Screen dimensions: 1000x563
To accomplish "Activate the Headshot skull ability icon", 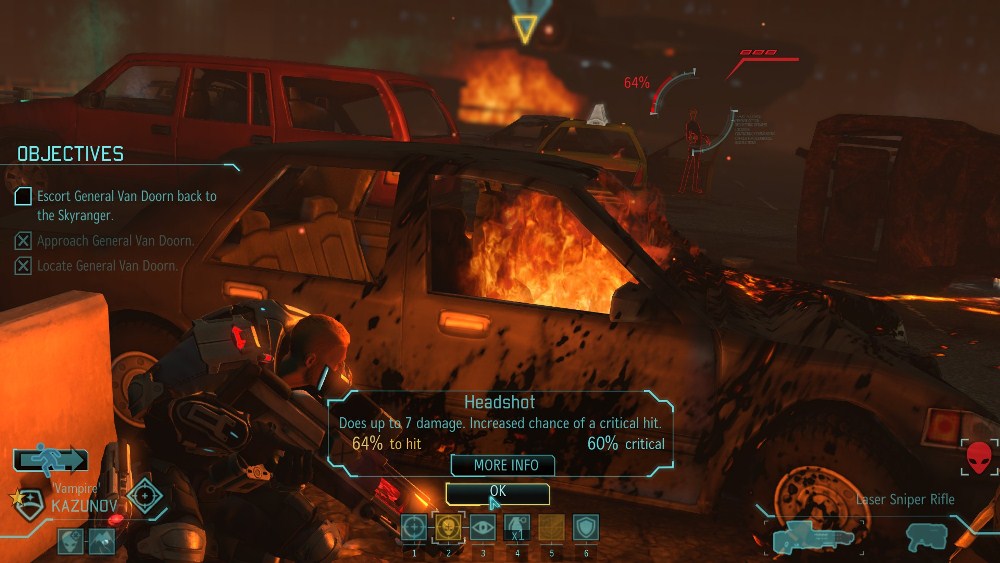I will pyautogui.click(x=448, y=527).
